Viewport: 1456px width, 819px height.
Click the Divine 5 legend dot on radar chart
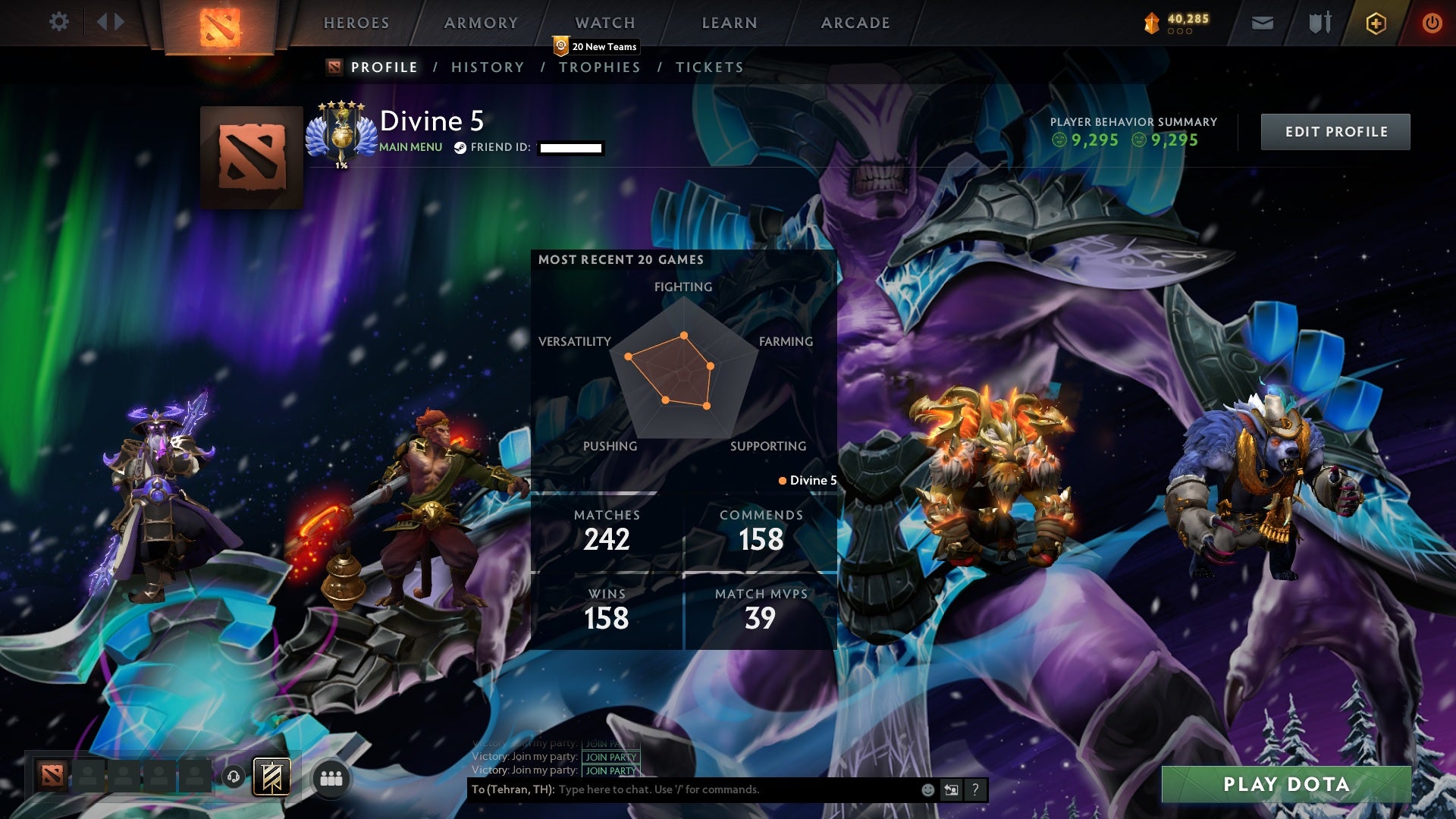coord(781,480)
